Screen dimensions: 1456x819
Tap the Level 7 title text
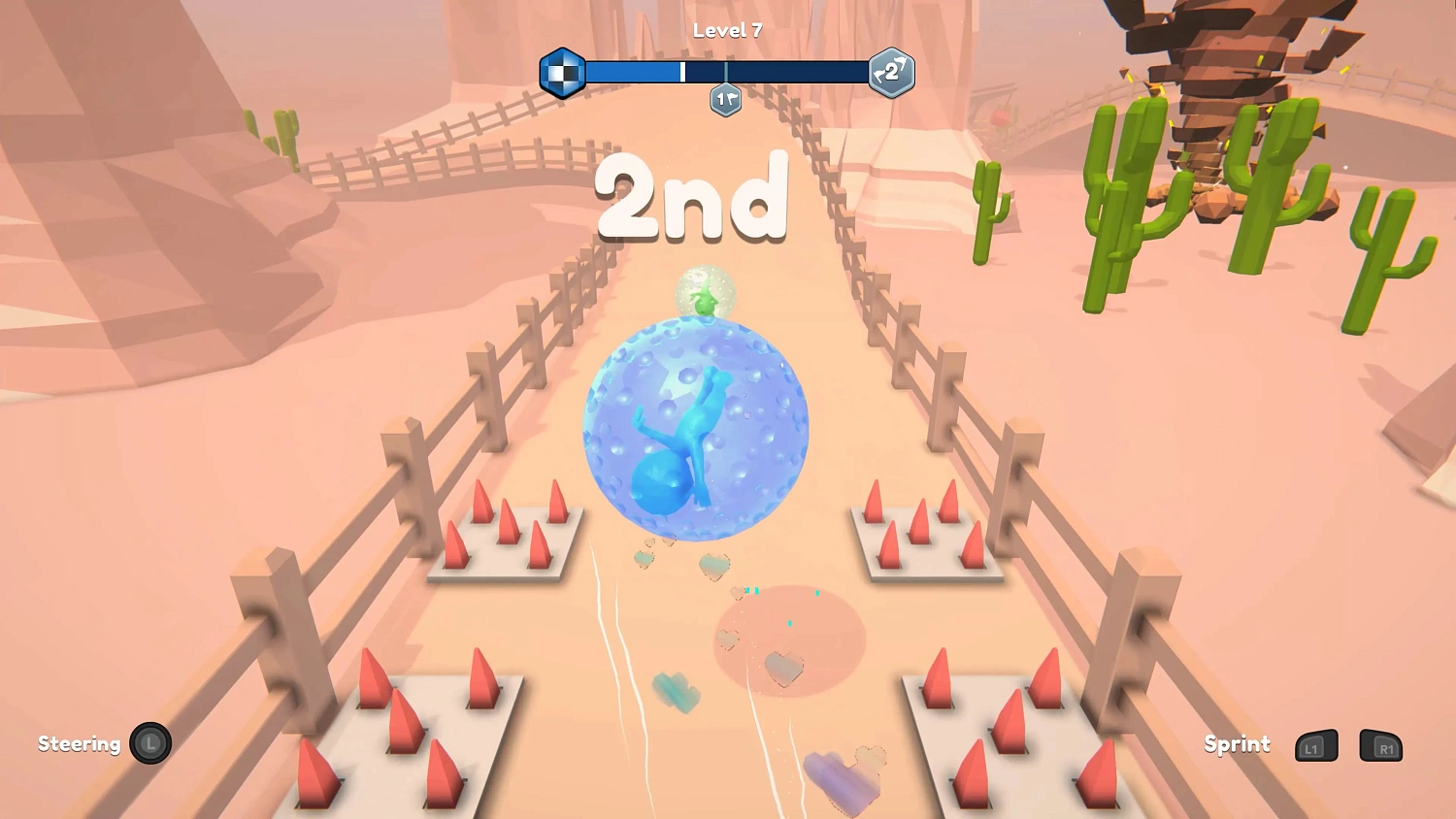726,30
